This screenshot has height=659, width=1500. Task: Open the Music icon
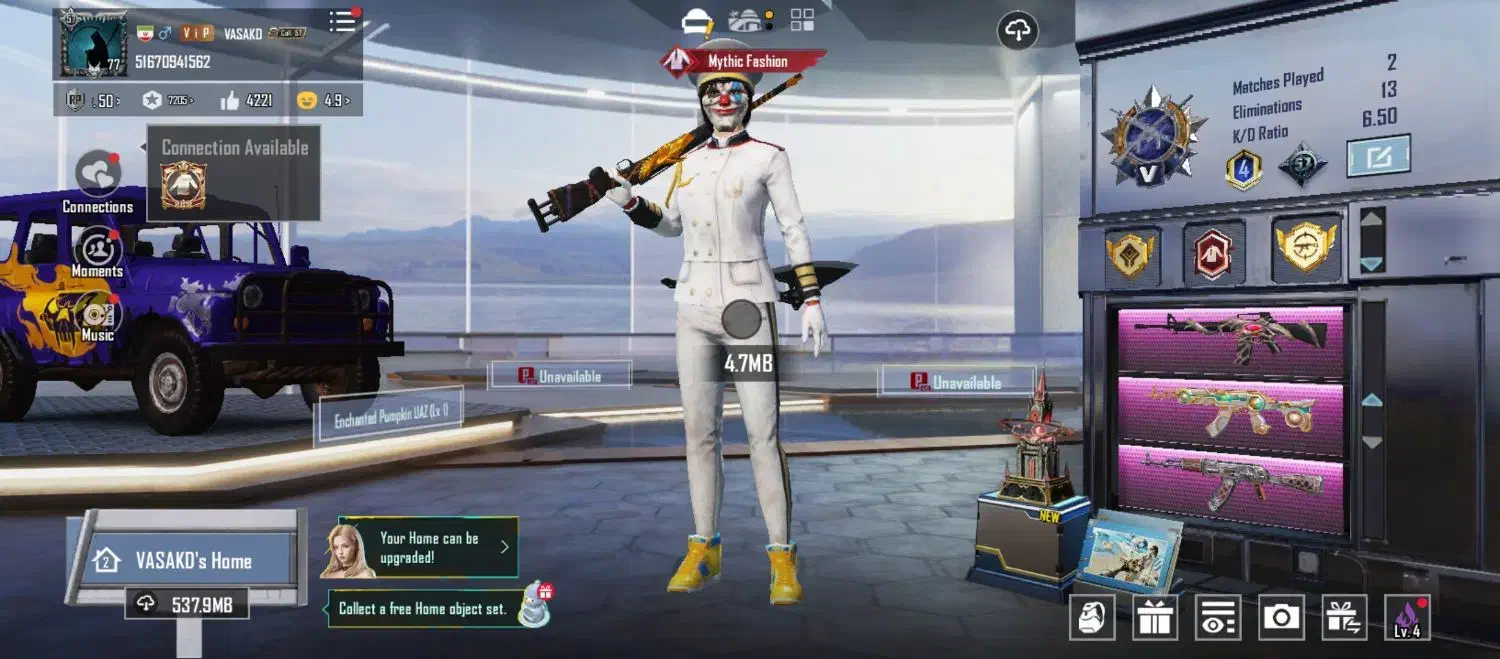[x=98, y=316]
